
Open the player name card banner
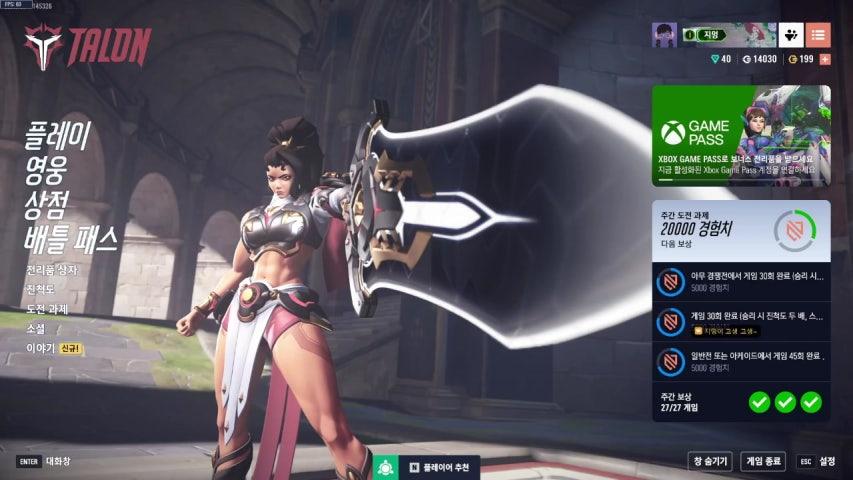click(728, 35)
